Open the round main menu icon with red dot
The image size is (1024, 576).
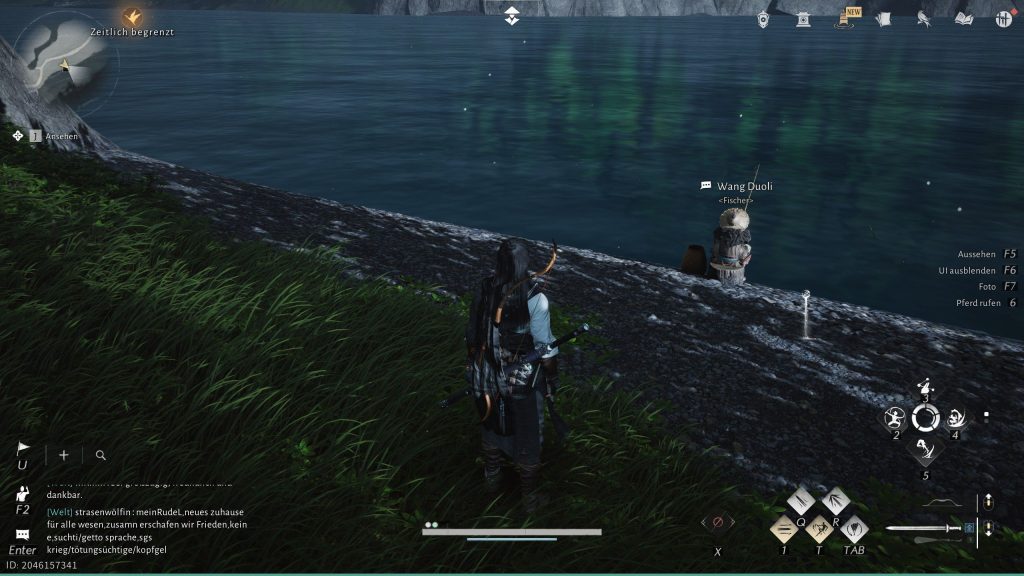pyautogui.click(x=1003, y=19)
